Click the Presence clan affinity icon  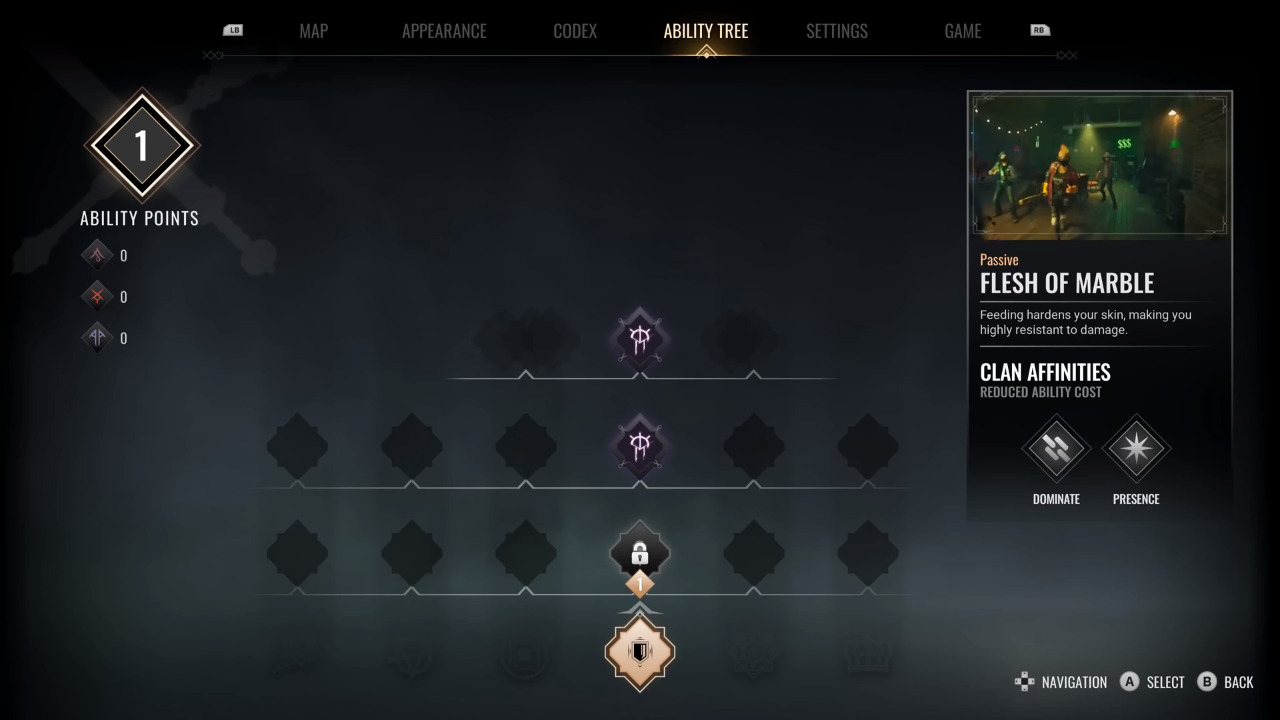tap(1136, 449)
